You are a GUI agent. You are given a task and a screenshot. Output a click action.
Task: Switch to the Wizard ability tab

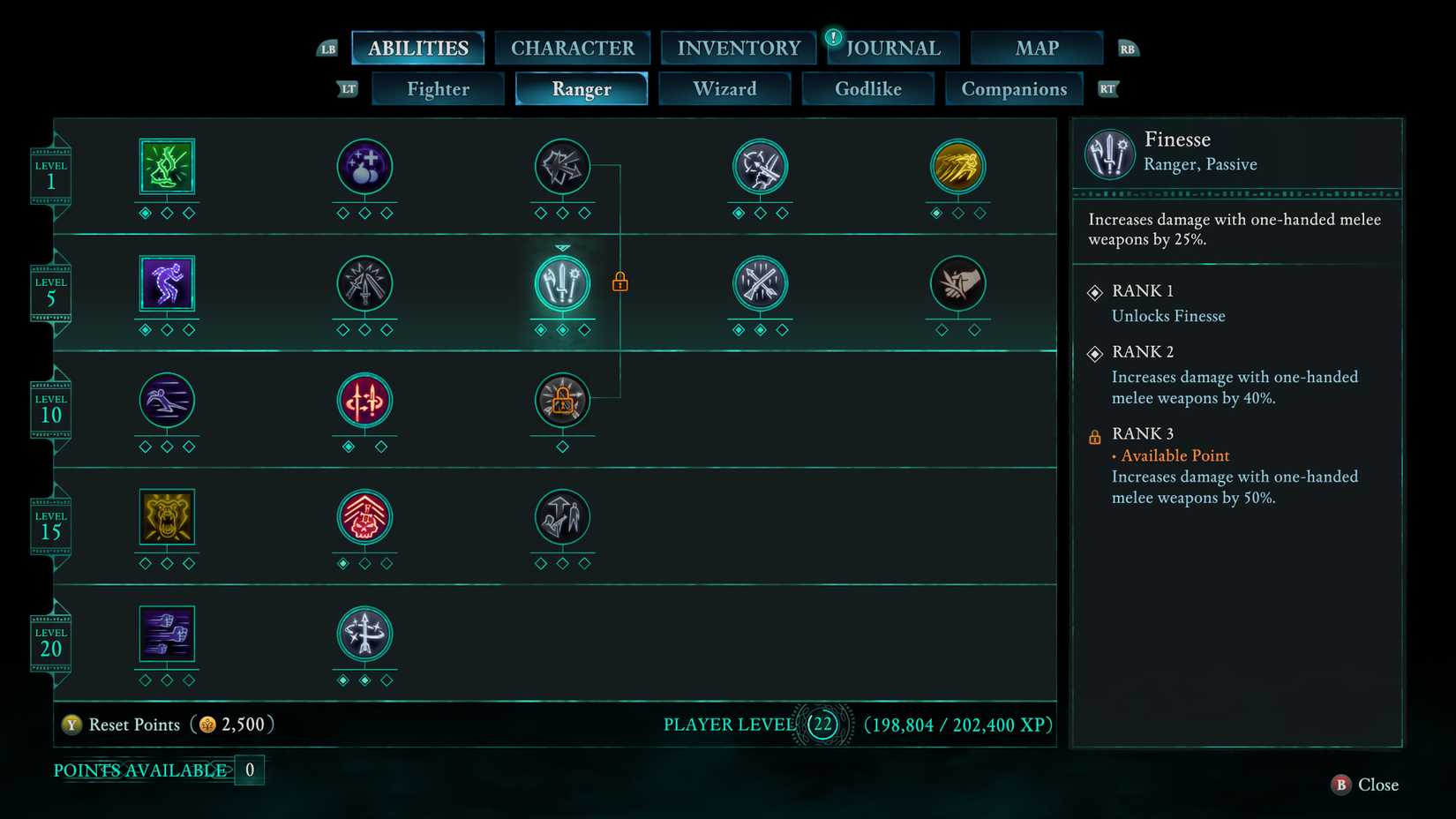[x=725, y=88]
